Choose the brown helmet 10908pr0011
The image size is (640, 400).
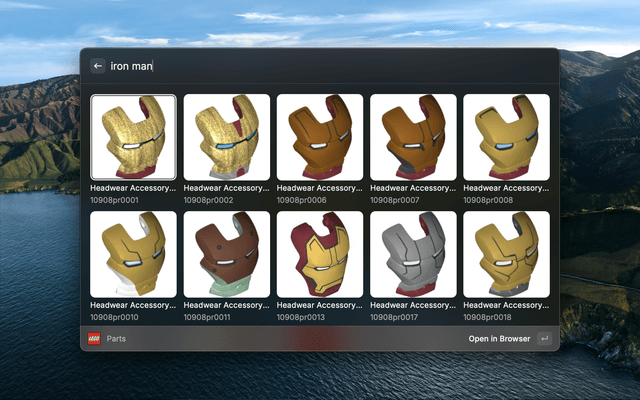[226, 254]
